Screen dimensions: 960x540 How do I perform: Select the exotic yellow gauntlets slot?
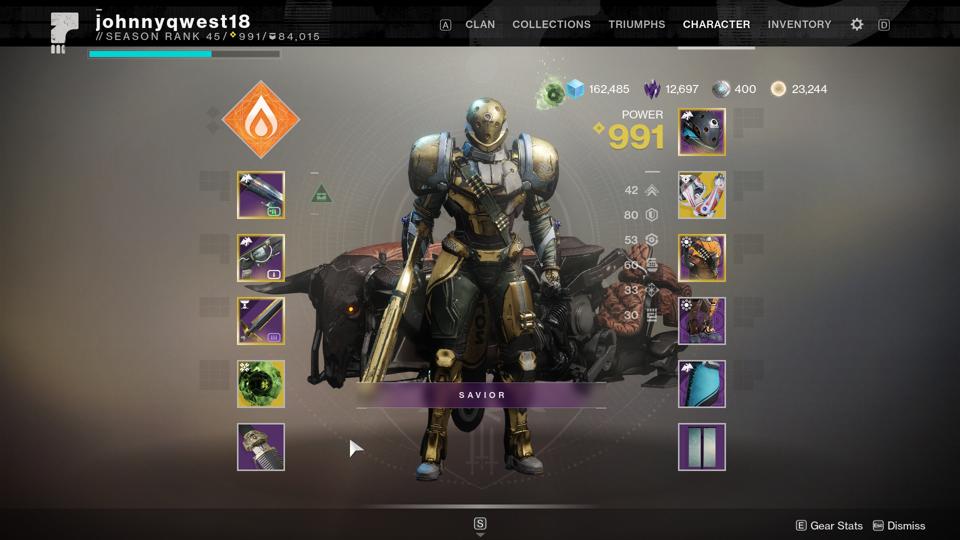[702, 195]
